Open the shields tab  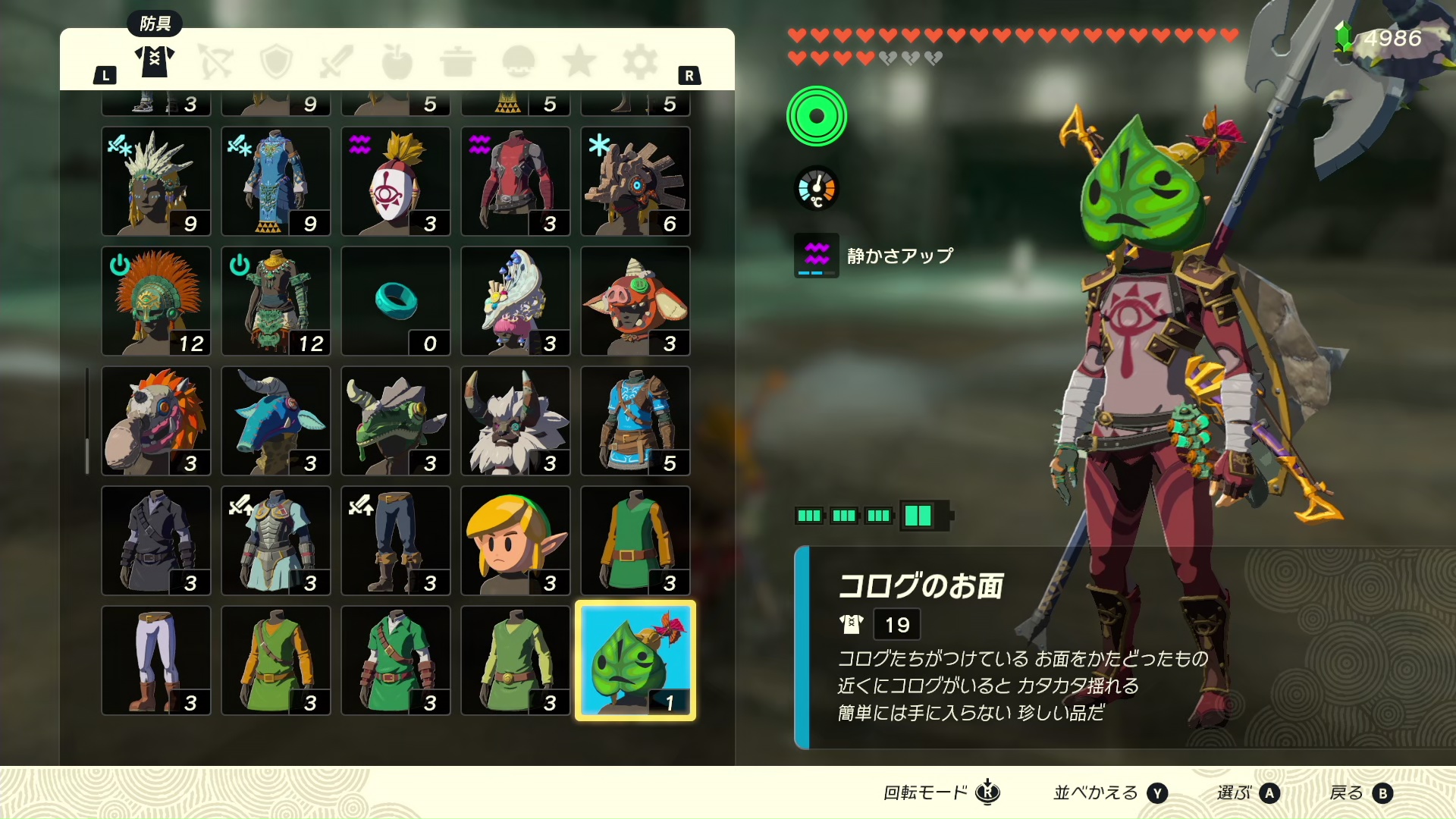coord(276,61)
